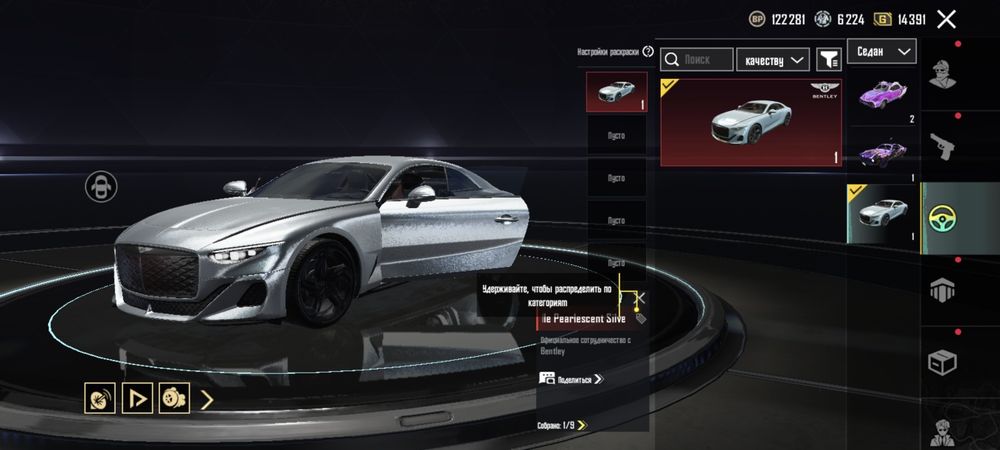Close the vehicle inventory screen

click(x=946, y=18)
